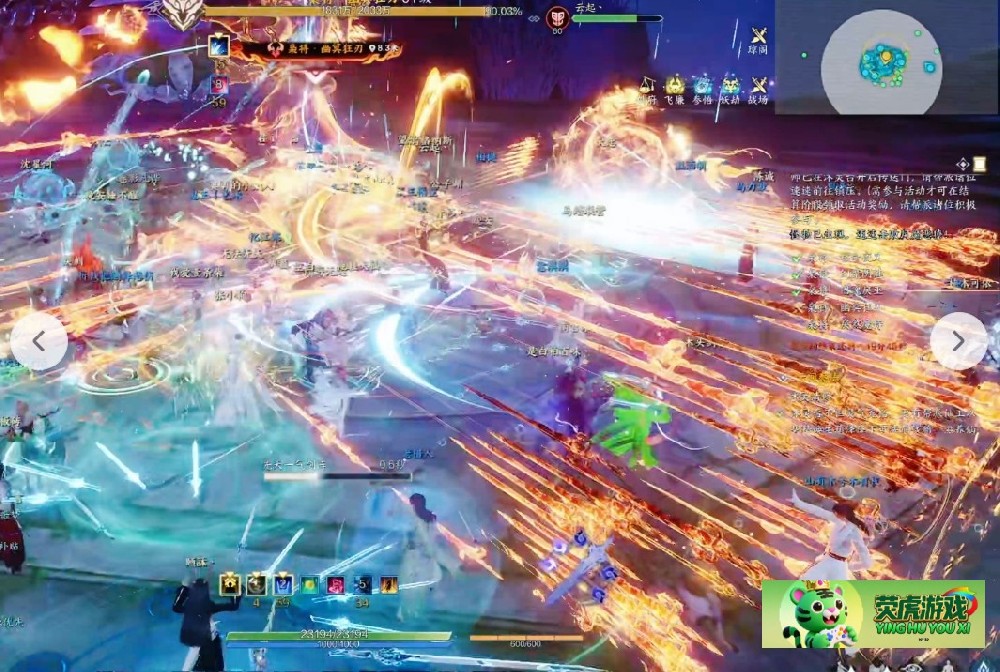Select the red mask target portrait
This screenshot has width=1000, height=672.
coord(558,18)
